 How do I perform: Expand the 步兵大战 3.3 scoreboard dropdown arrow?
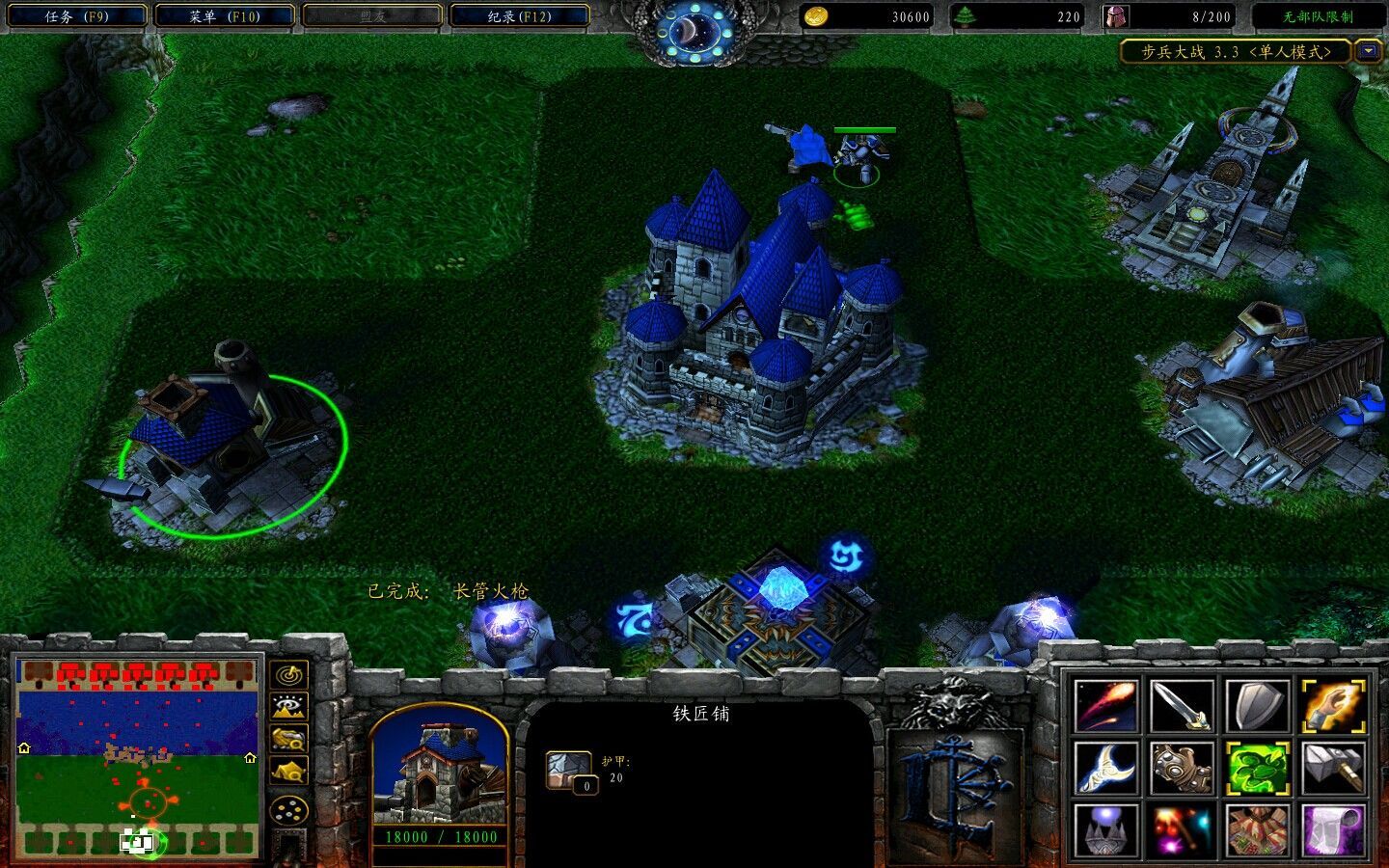1368,51
